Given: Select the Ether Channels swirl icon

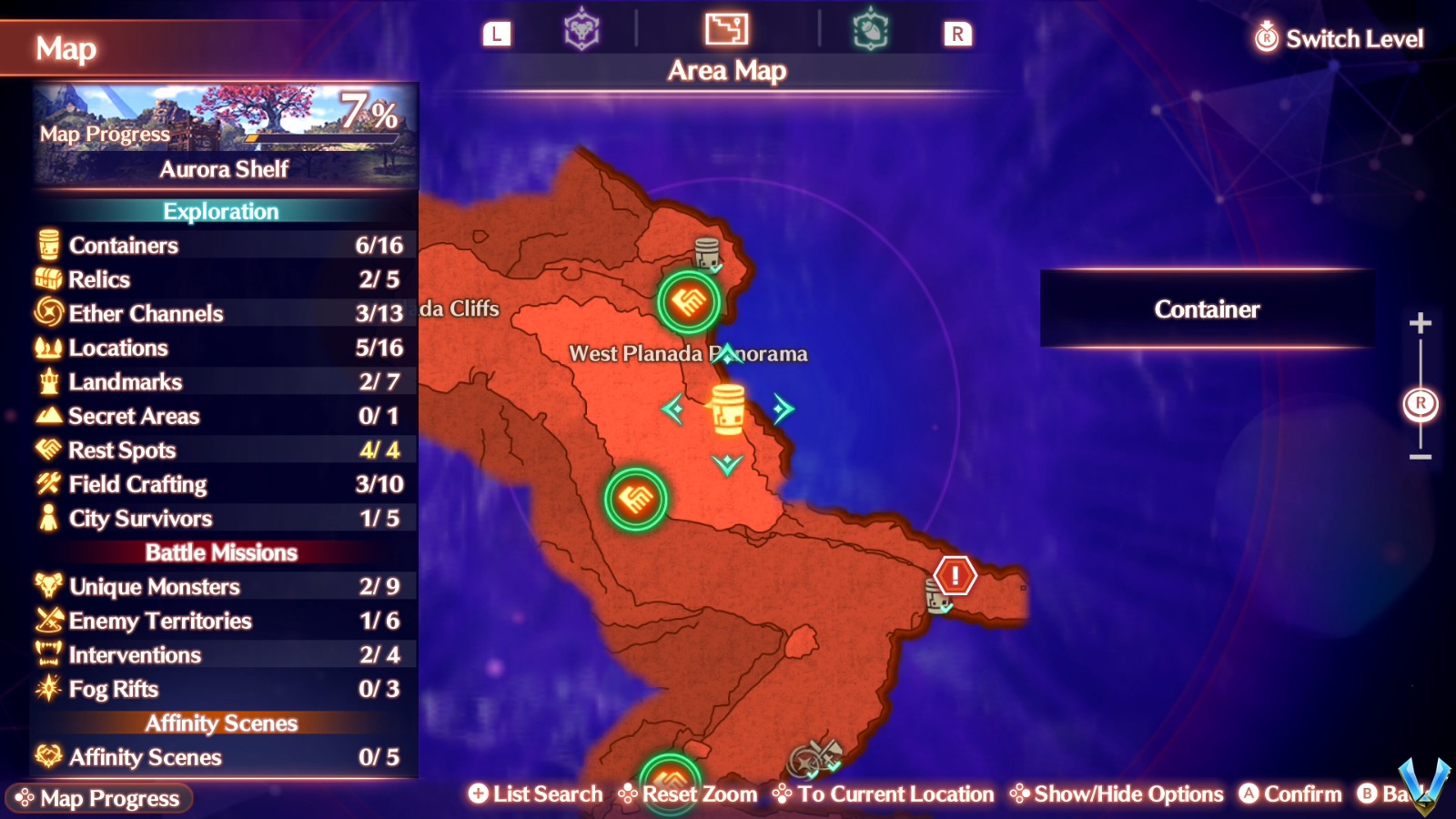Looking at the screenshot, I should pos(47,314).
